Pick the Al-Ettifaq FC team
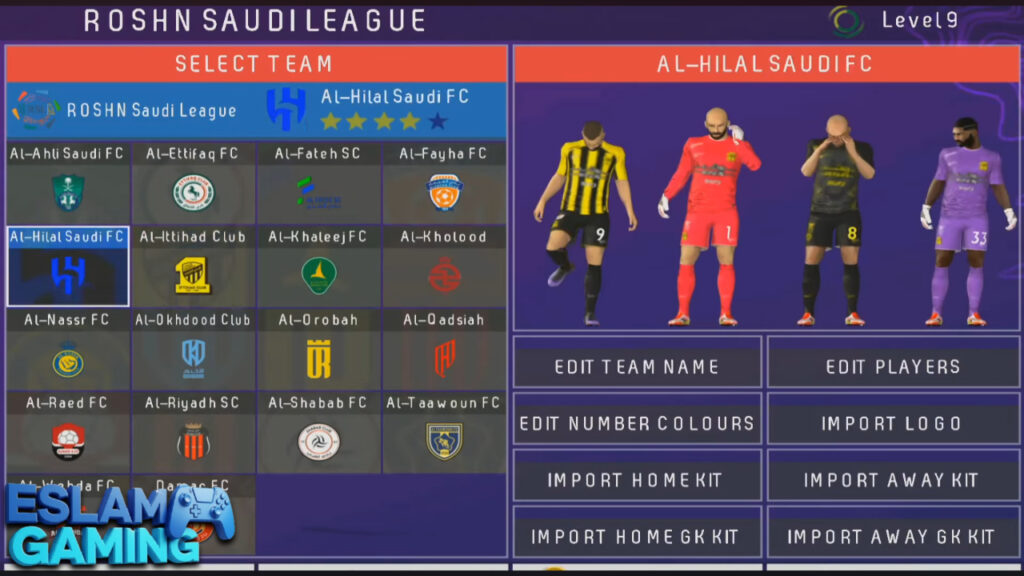The width and height of the screenshot is (1024, 576). coord(193,183)
